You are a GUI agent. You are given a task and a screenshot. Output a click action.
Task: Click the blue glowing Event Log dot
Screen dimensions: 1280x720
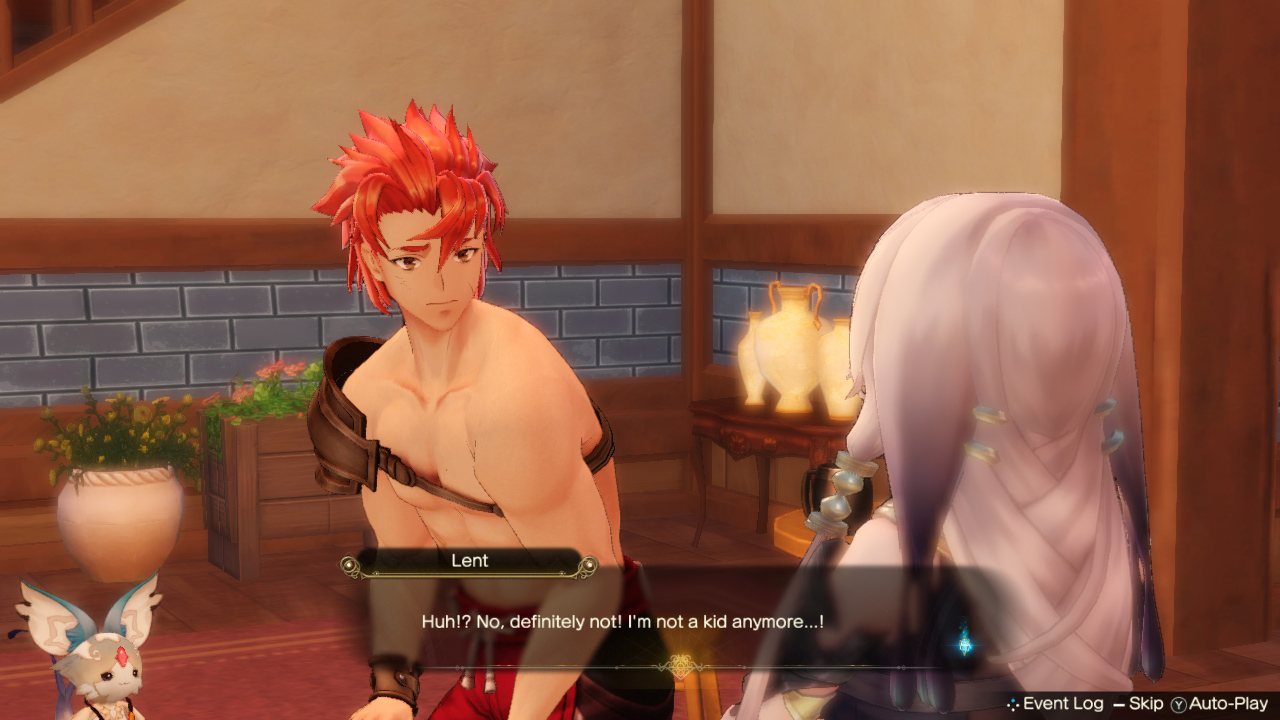(x=1012, y=700)
